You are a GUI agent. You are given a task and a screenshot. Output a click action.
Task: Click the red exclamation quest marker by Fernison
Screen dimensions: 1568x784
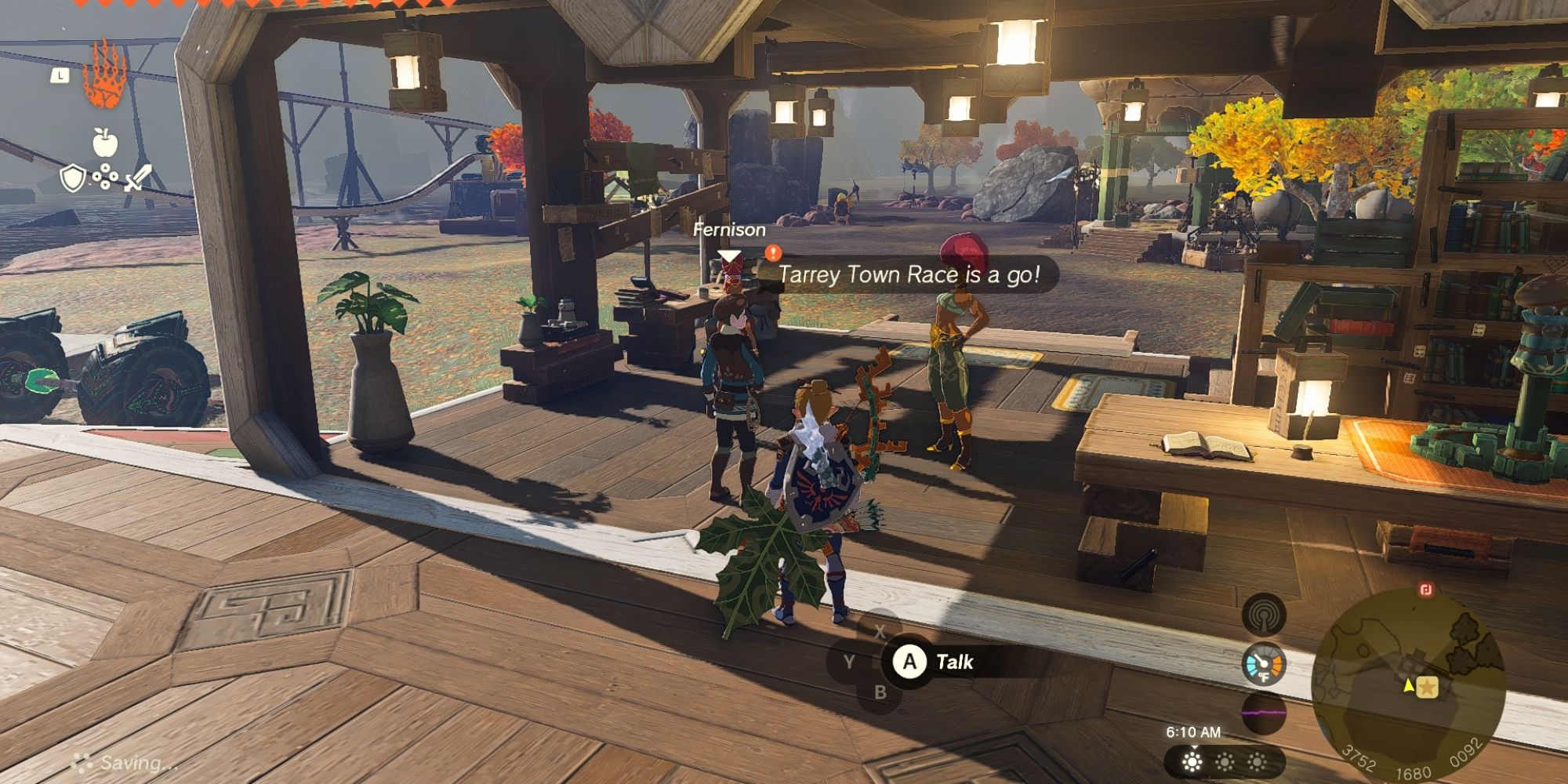pyautogui.click(x=773, y=252)
